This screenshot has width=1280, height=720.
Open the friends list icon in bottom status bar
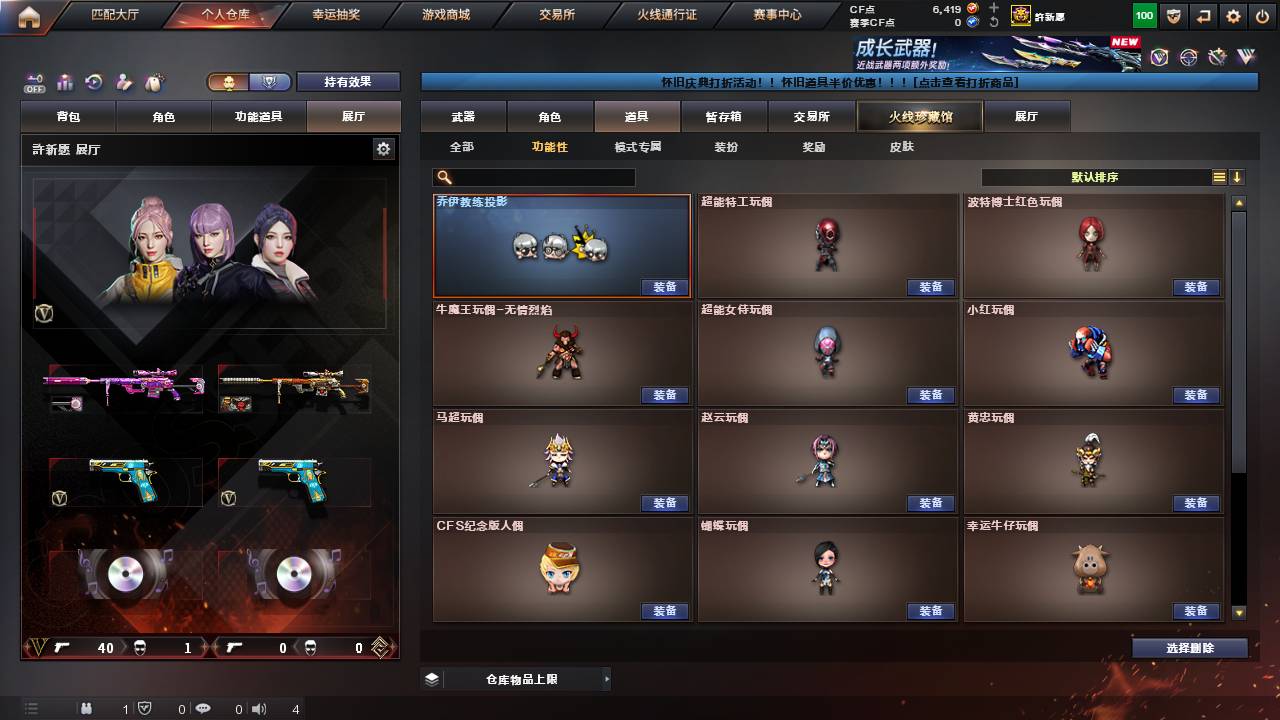[x=88, y=710]
